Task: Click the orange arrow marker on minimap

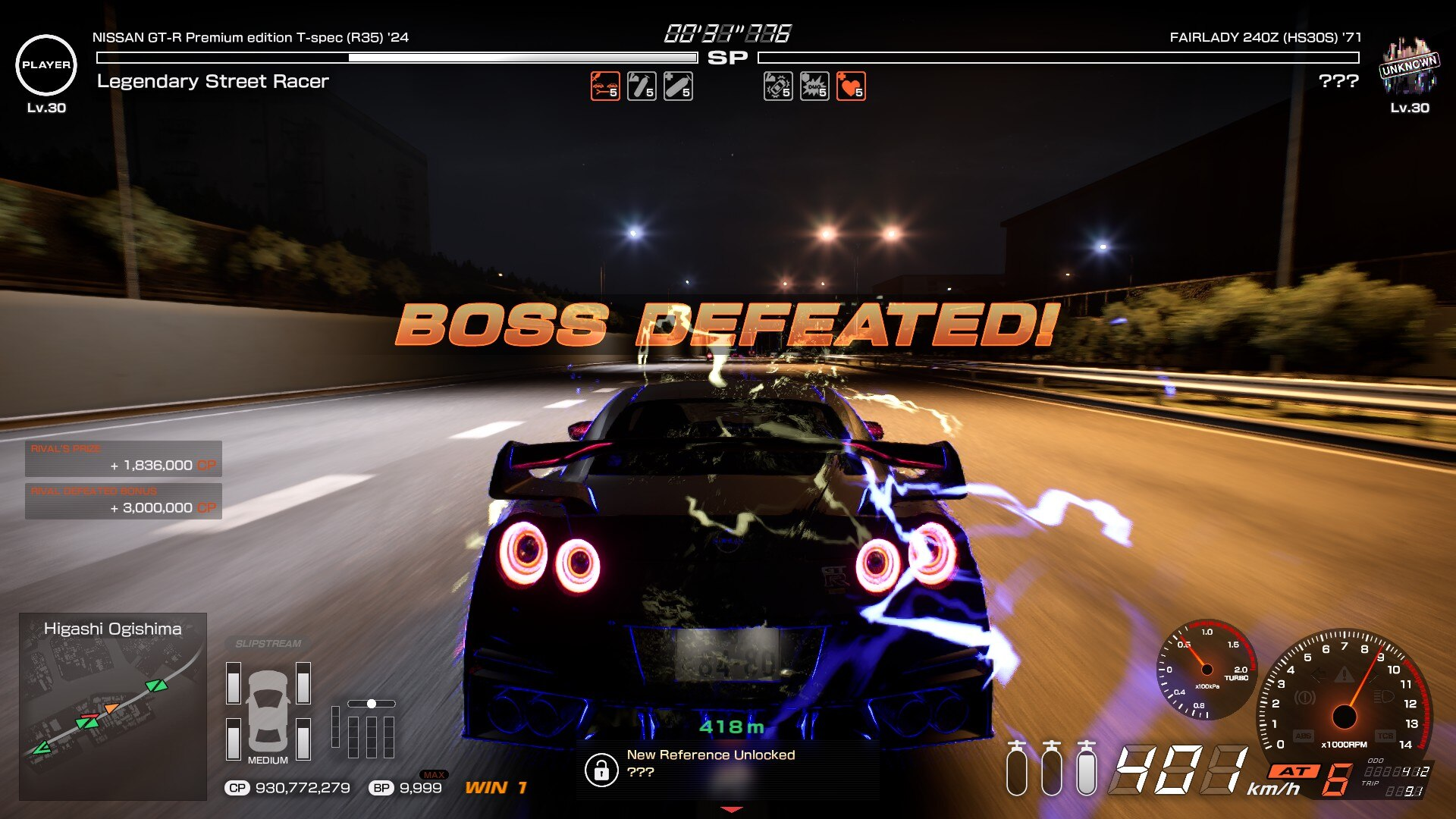Action: click(111, 708)
